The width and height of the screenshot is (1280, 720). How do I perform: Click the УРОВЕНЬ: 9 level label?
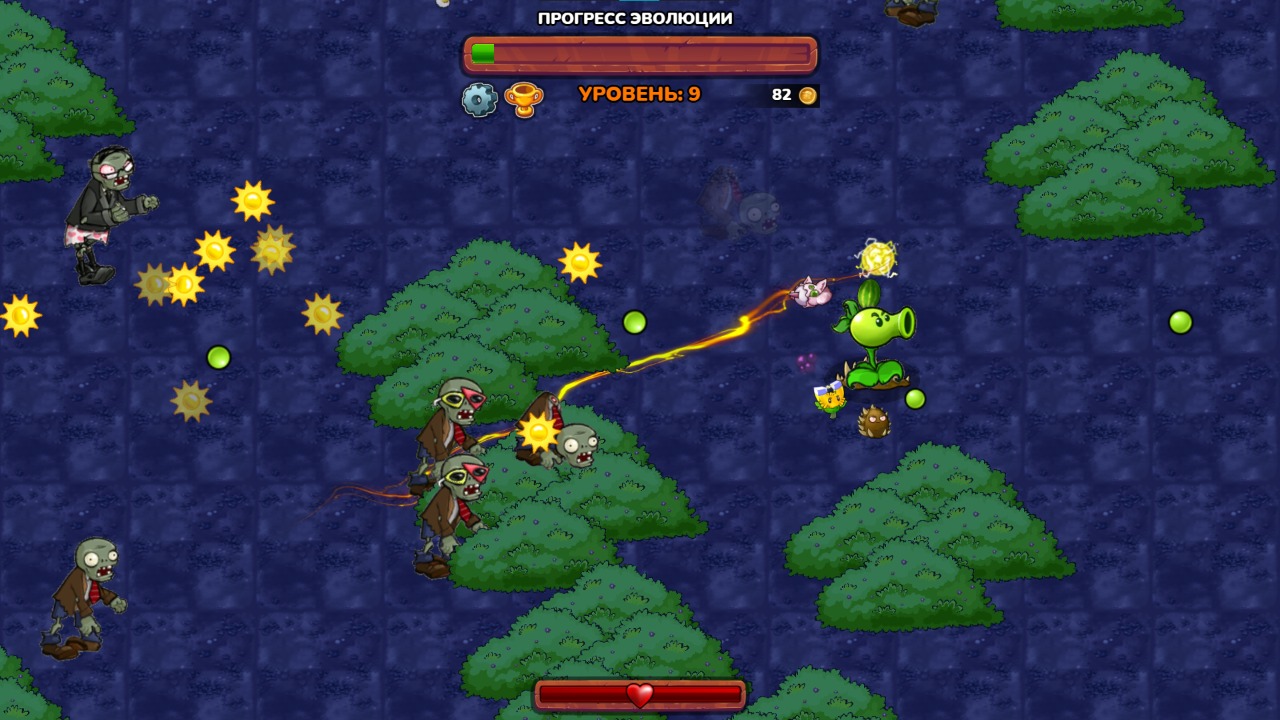(638, 95)
